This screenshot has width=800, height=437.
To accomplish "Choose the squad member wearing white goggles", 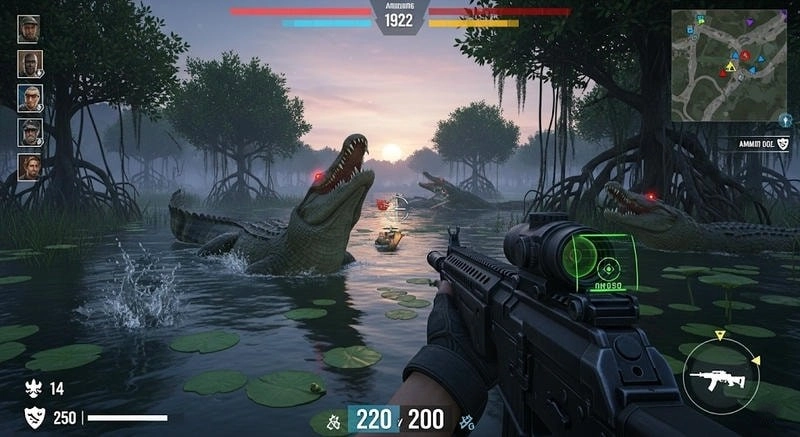I will click(29, 97).
